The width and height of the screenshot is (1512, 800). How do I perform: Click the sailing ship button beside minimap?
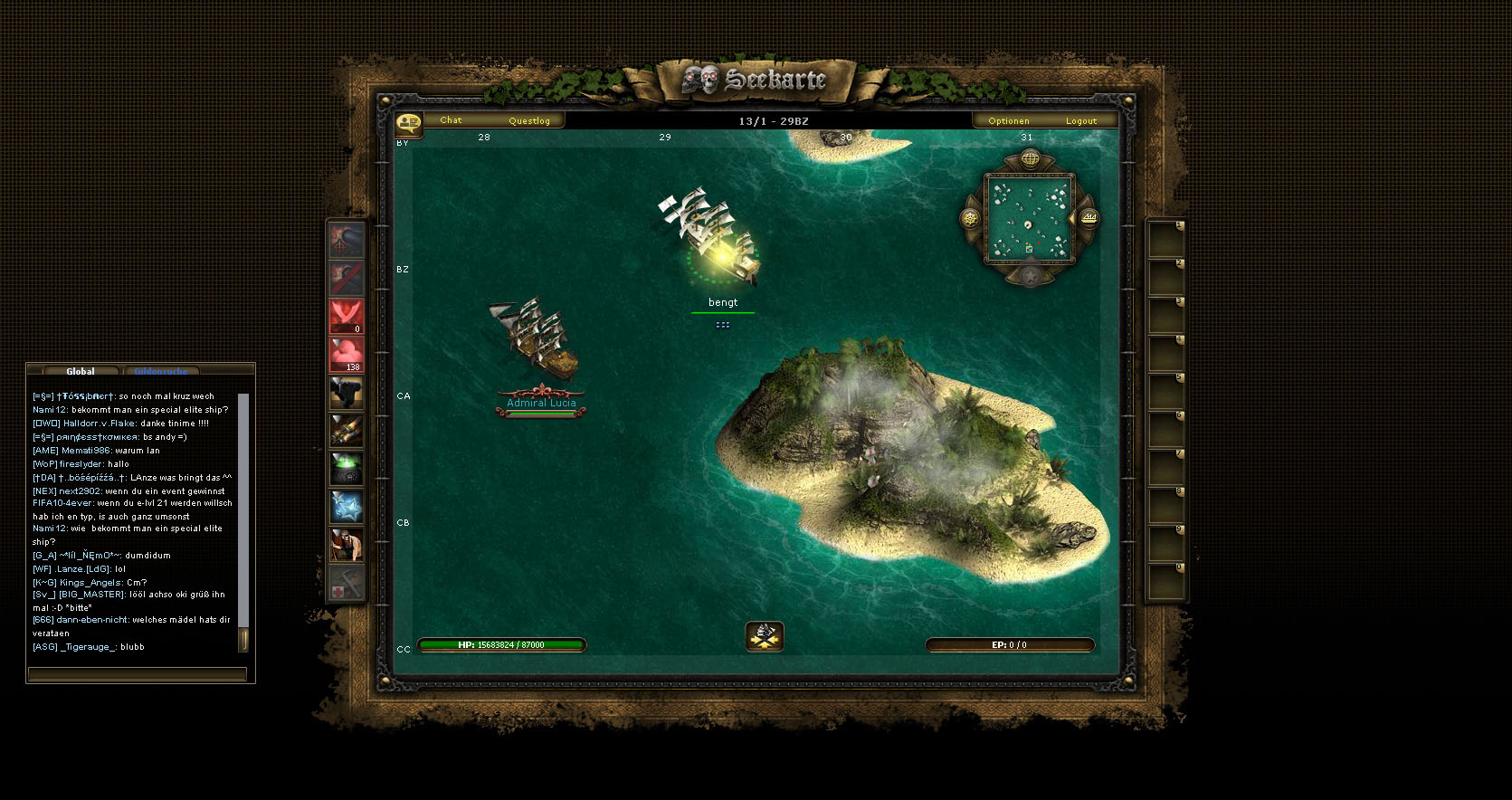[x=1089, y=218]
